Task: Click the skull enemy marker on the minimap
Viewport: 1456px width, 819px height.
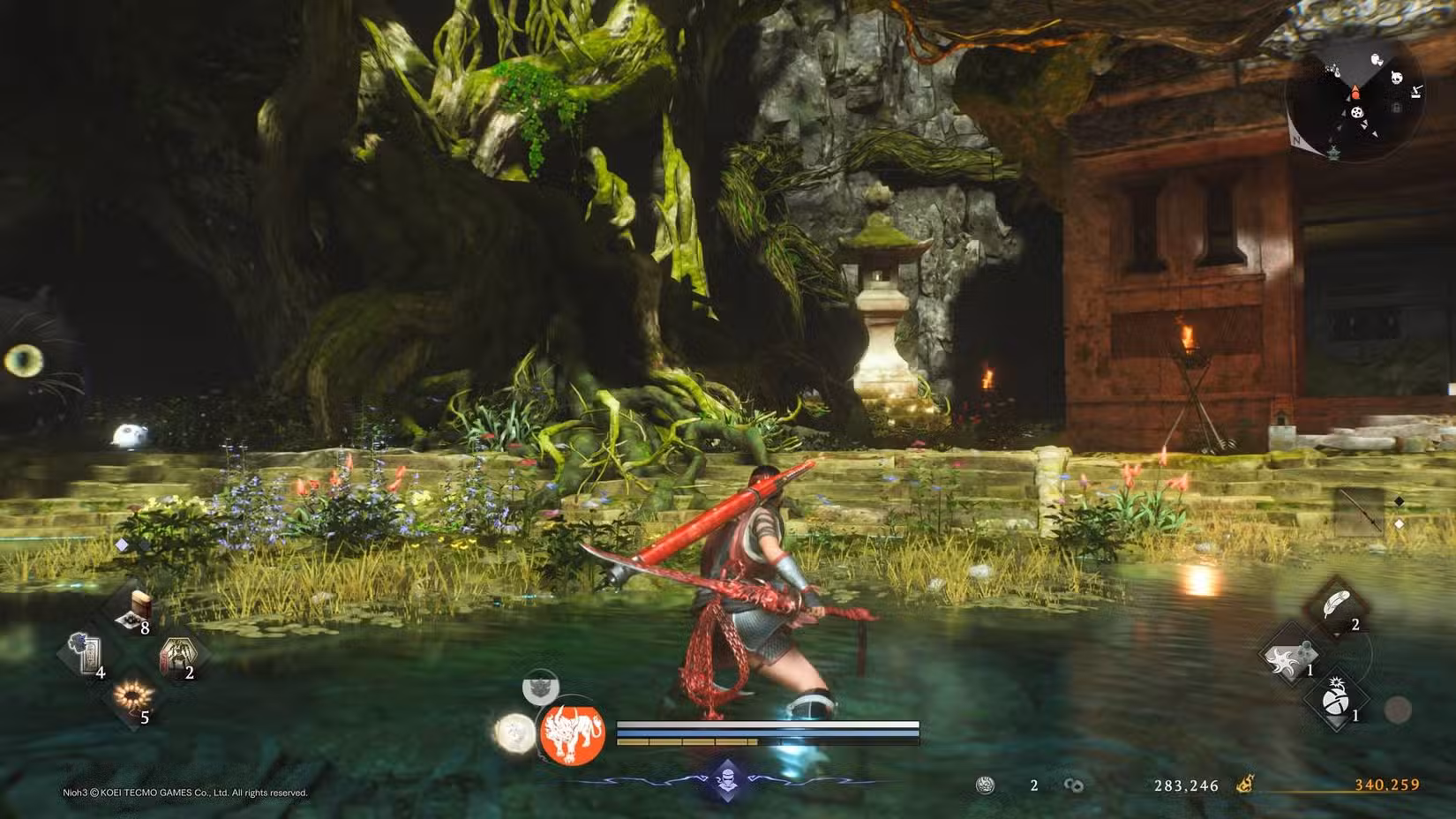Action: click(1397, 79)
